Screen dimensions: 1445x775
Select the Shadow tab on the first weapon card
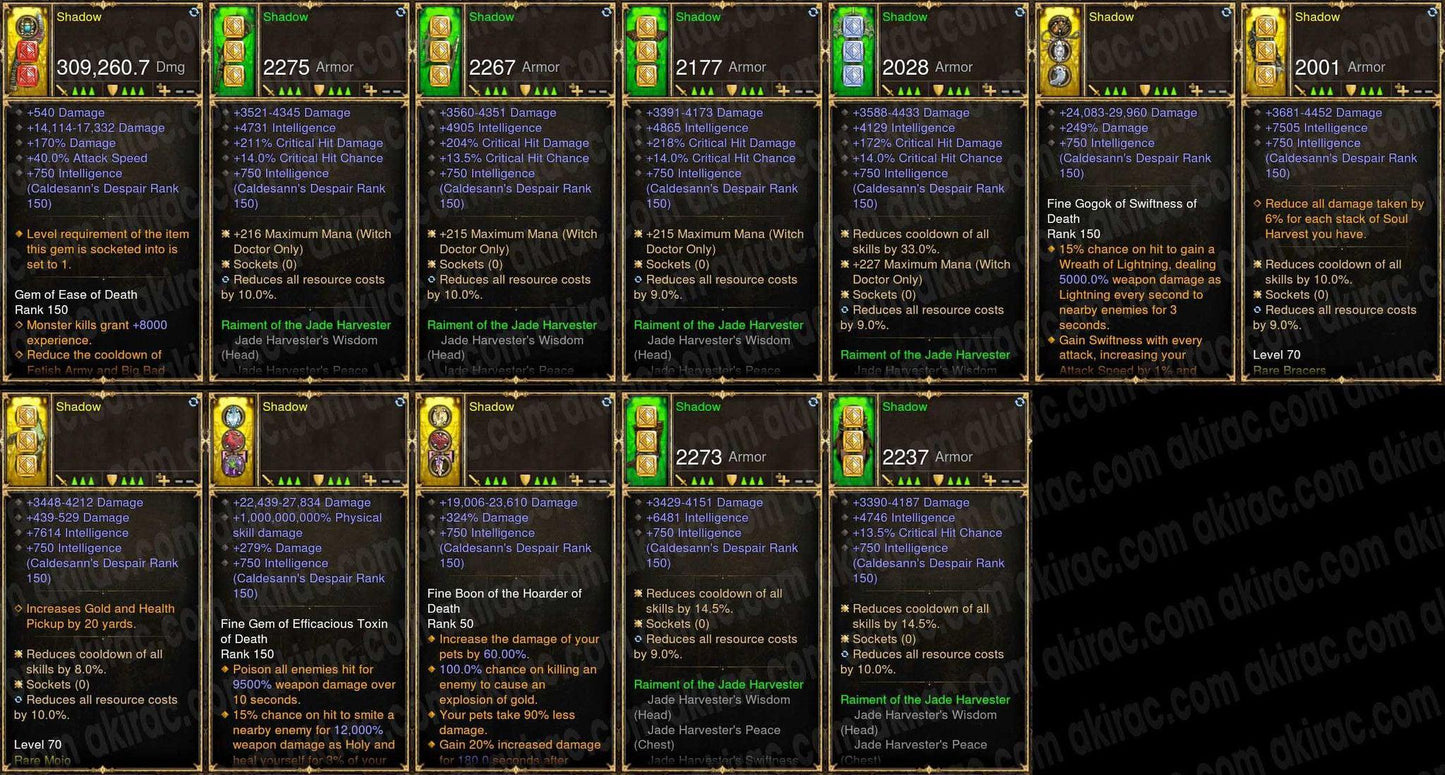click(78, 16)
